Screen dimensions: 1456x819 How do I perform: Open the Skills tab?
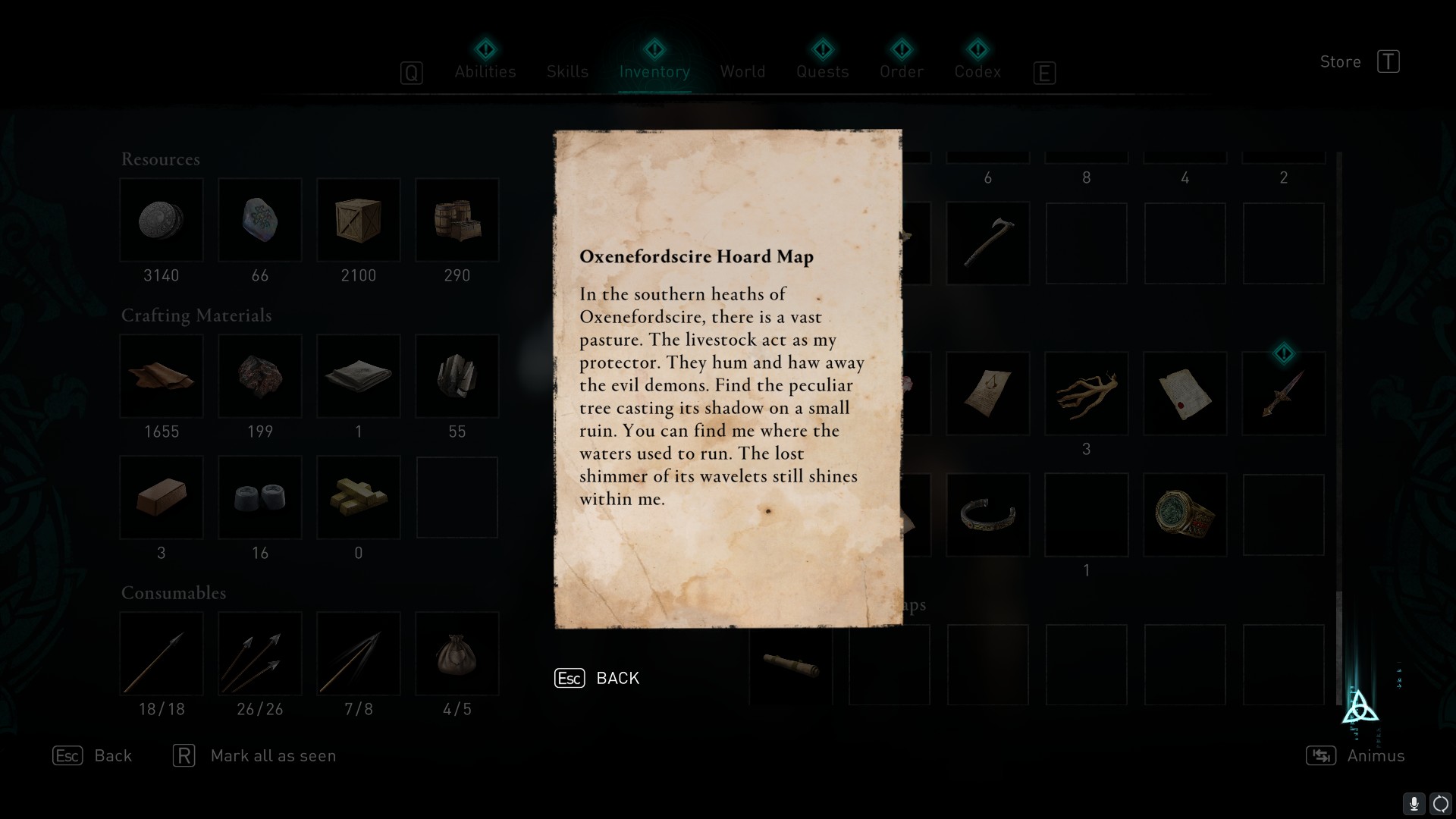click(x=567, y=71)
